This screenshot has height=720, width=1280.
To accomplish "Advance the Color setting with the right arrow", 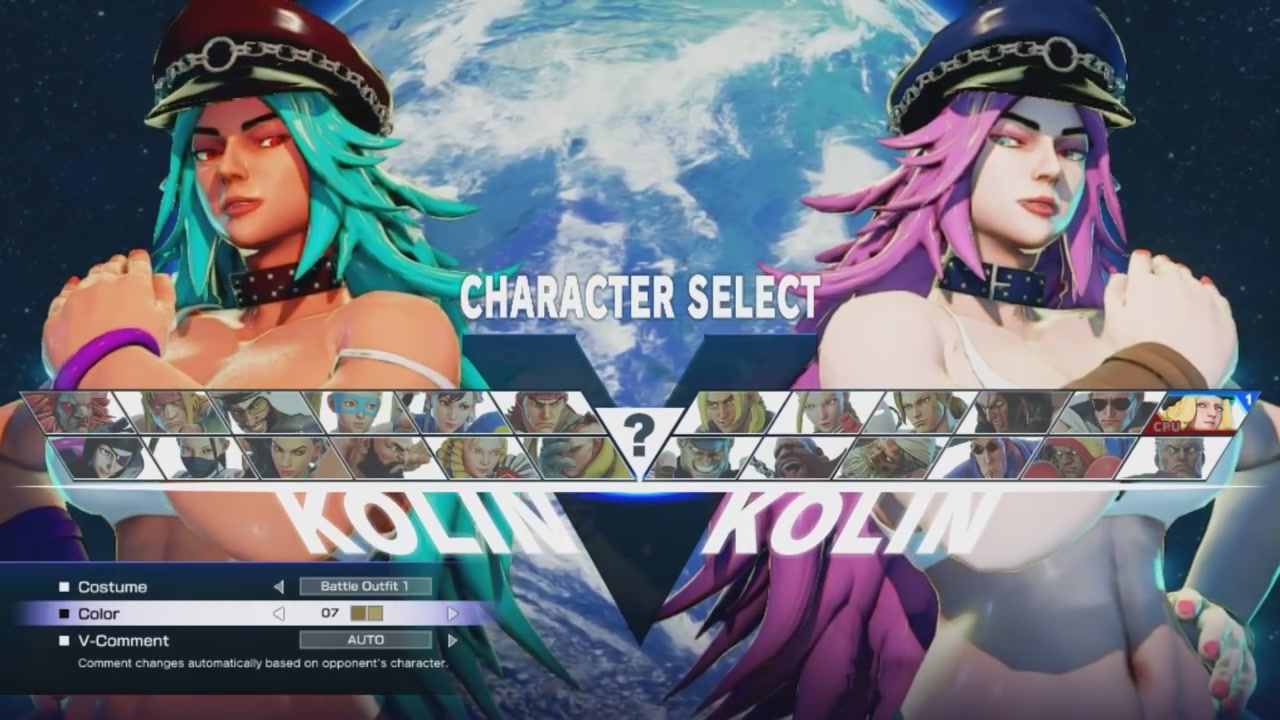I will (455, 614).
